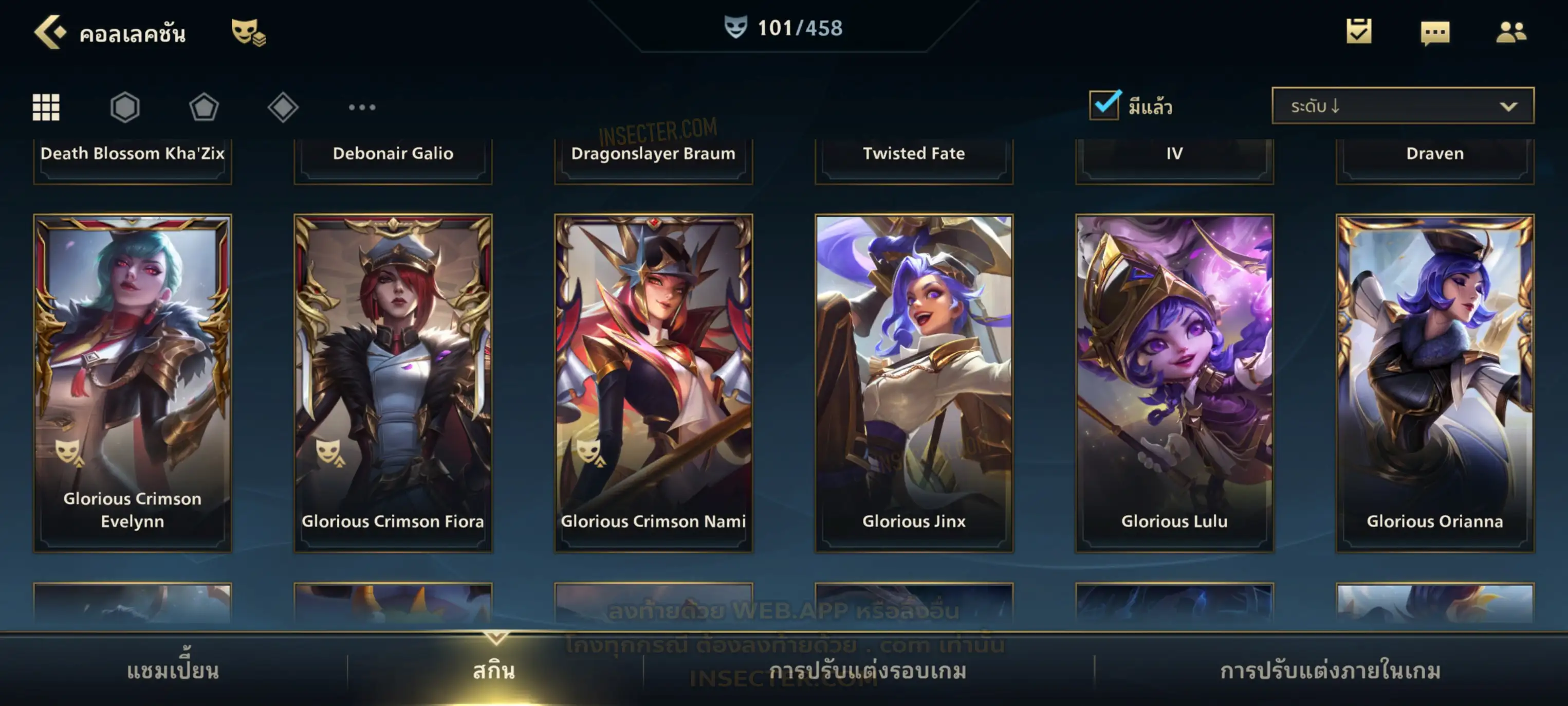Open the tasks checklist icon
The image size is (1568, 706).
pos(1359,31)
